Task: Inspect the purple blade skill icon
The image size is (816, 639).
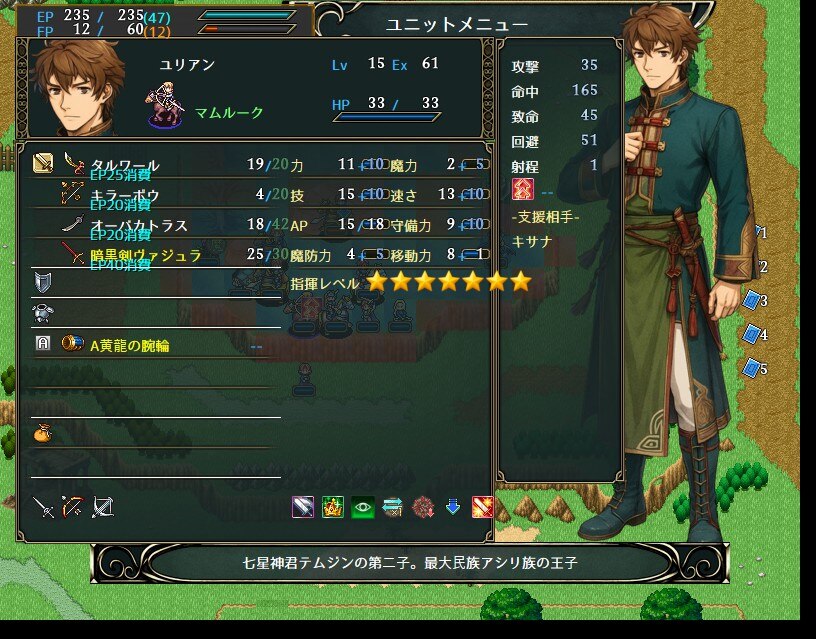Action: [303, 507]
